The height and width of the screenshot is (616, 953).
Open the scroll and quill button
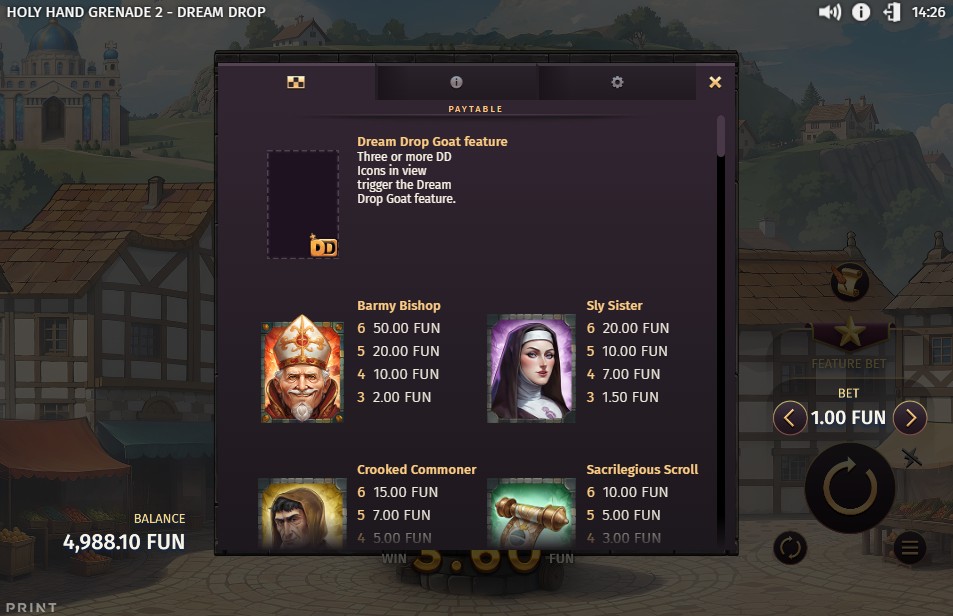tap(849, 281)
